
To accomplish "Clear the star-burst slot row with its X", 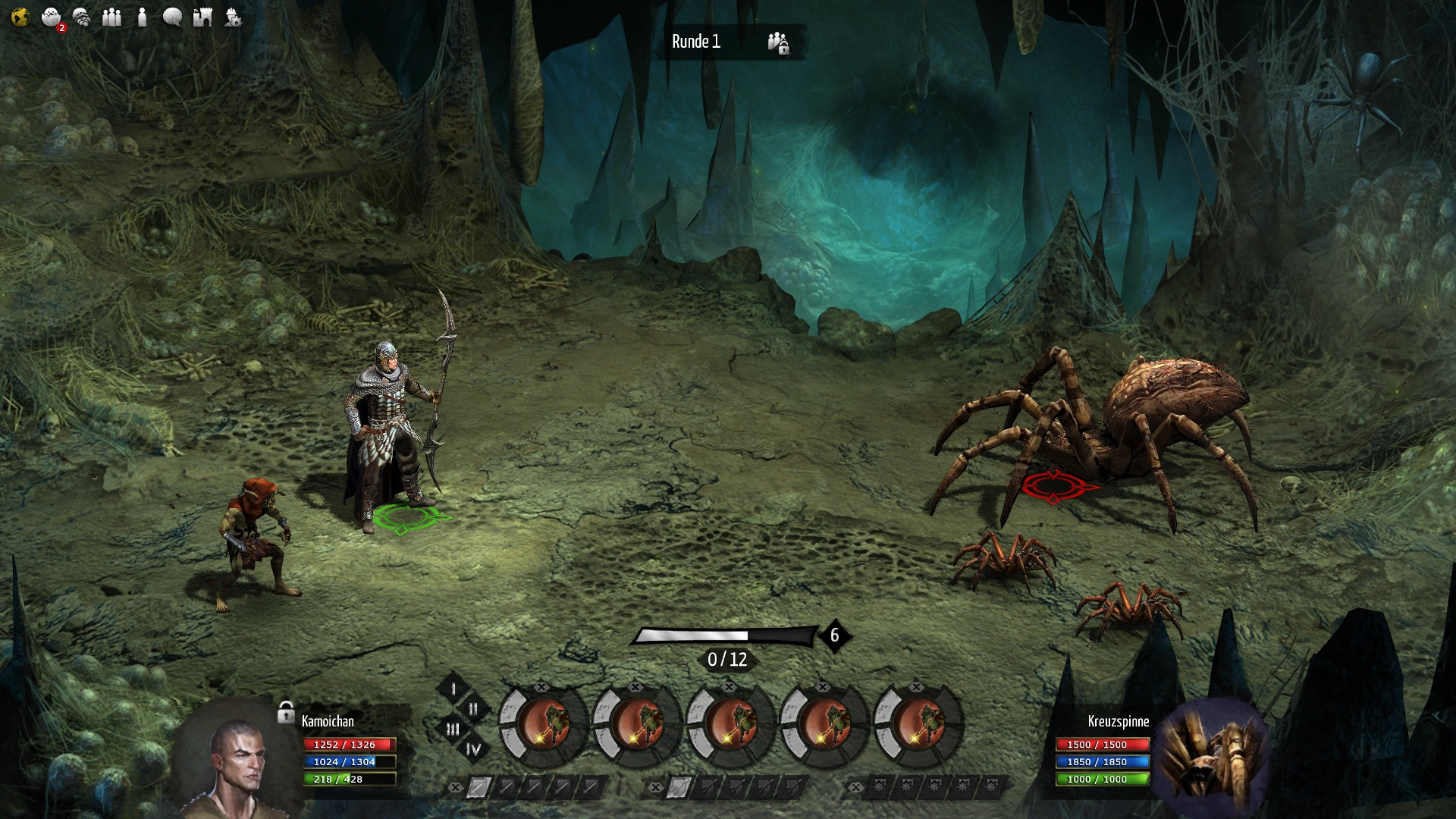I will [855, 788].
